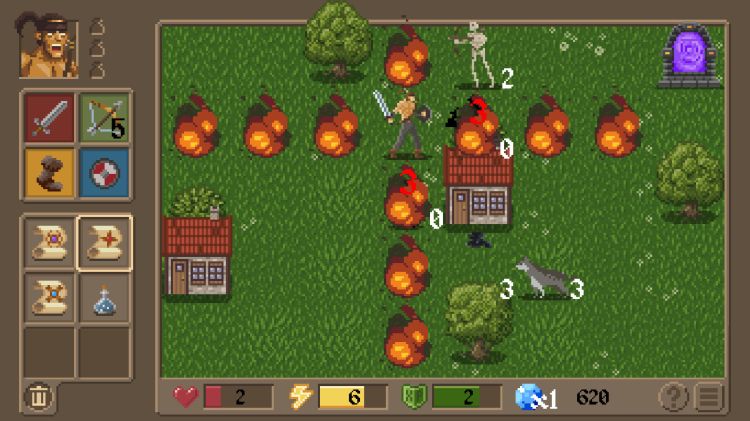
Task: Use the blue potion flask
Action: pyautogui.click(x=104, y=297)
